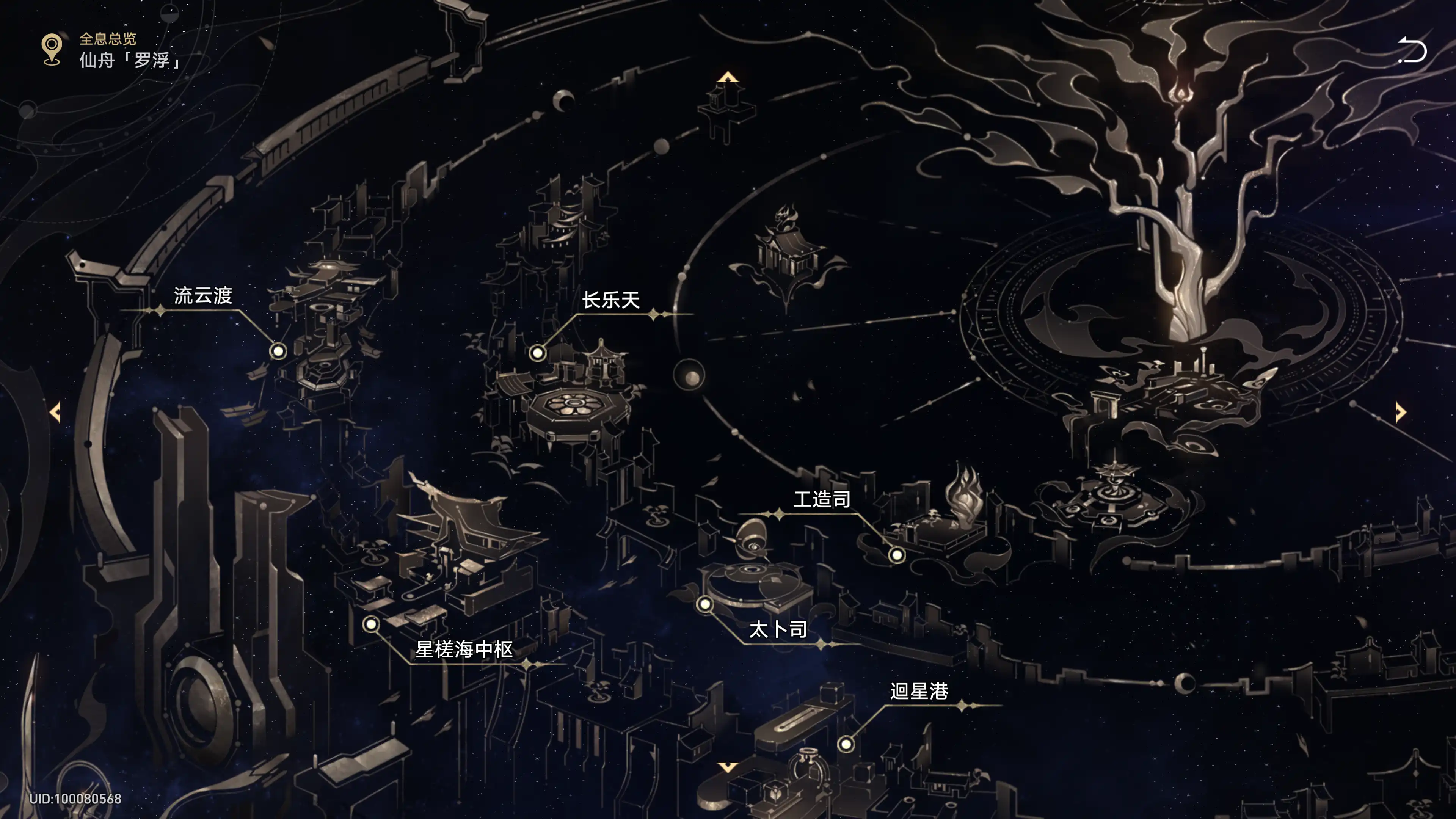Viewport: 1456px width, 819px height.
Task: Pan the map with the up arrow
Action: [728, 77]
